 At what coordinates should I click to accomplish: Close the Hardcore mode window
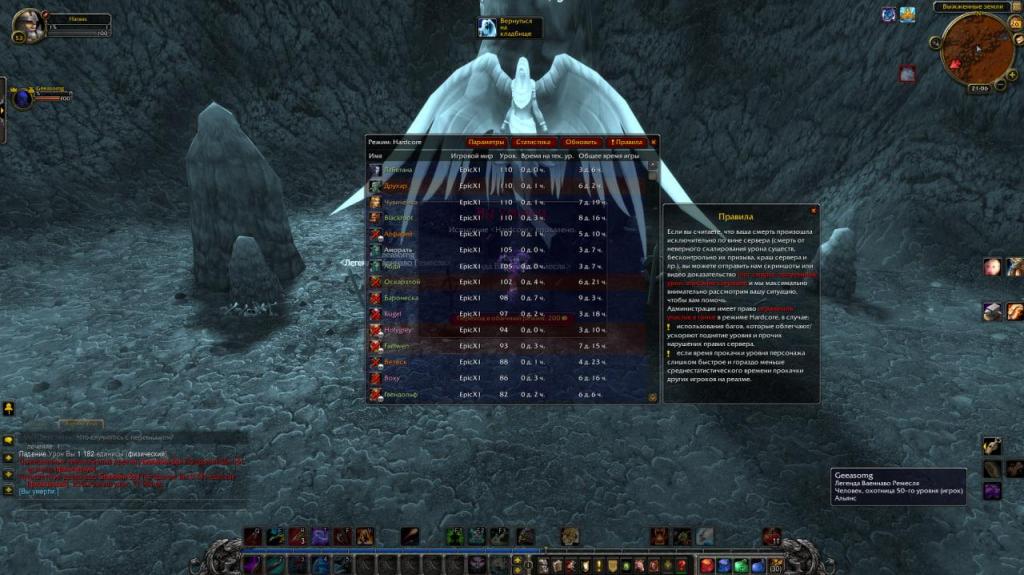[654, 142]
